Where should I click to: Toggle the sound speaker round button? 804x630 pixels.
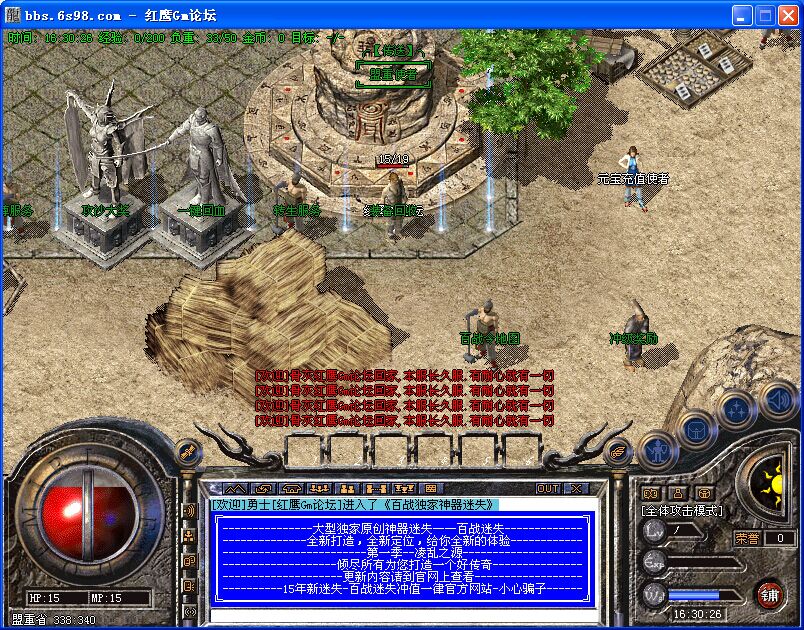[778, 400]
